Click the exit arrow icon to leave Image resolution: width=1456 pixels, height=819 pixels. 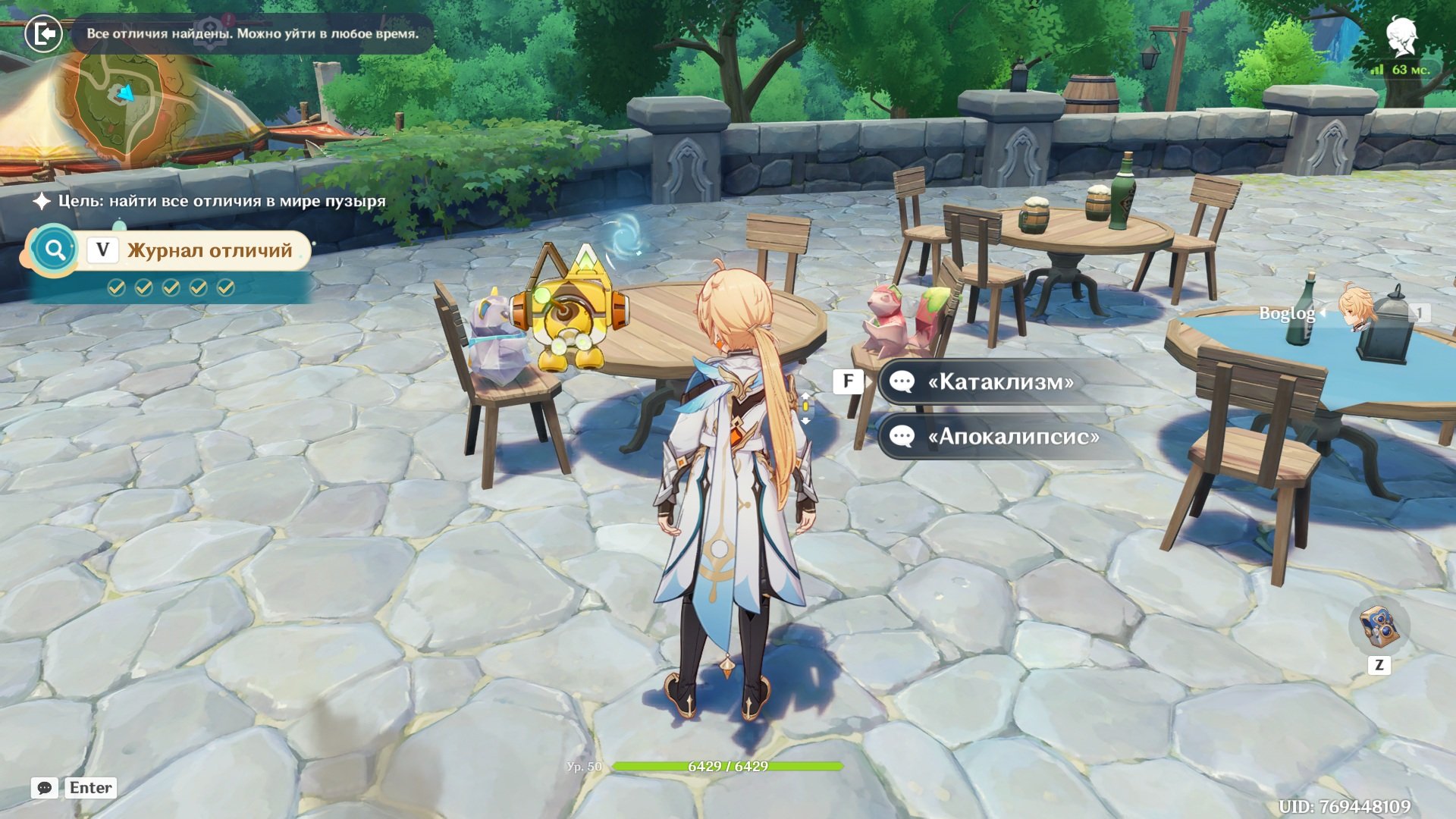coord(43,33)
